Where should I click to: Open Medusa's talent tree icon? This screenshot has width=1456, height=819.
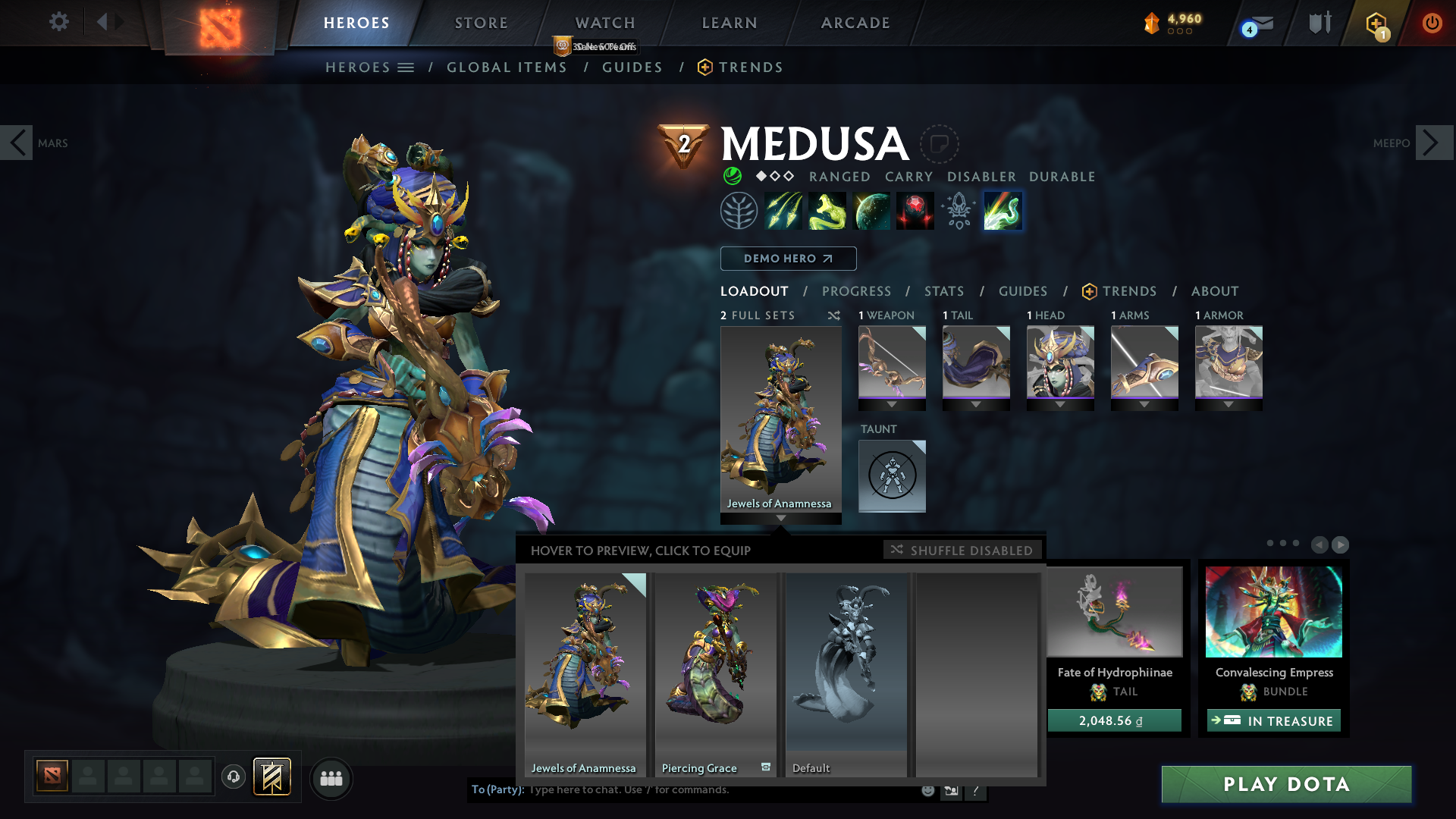point(739,210)
